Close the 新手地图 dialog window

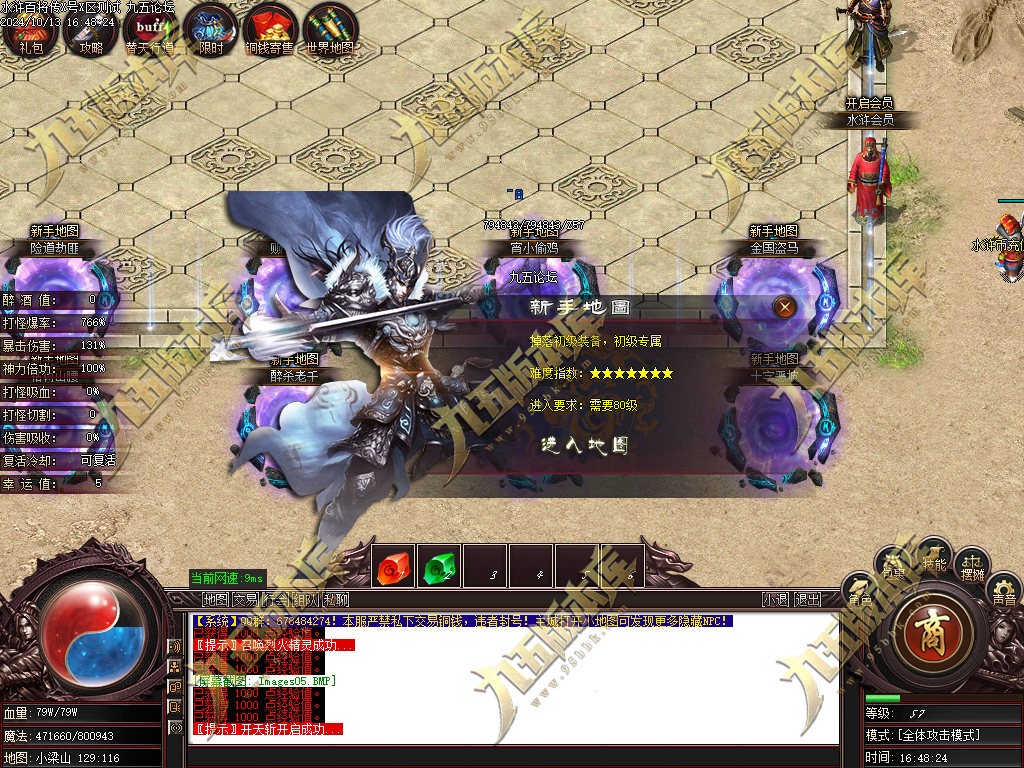pos(786,307)
